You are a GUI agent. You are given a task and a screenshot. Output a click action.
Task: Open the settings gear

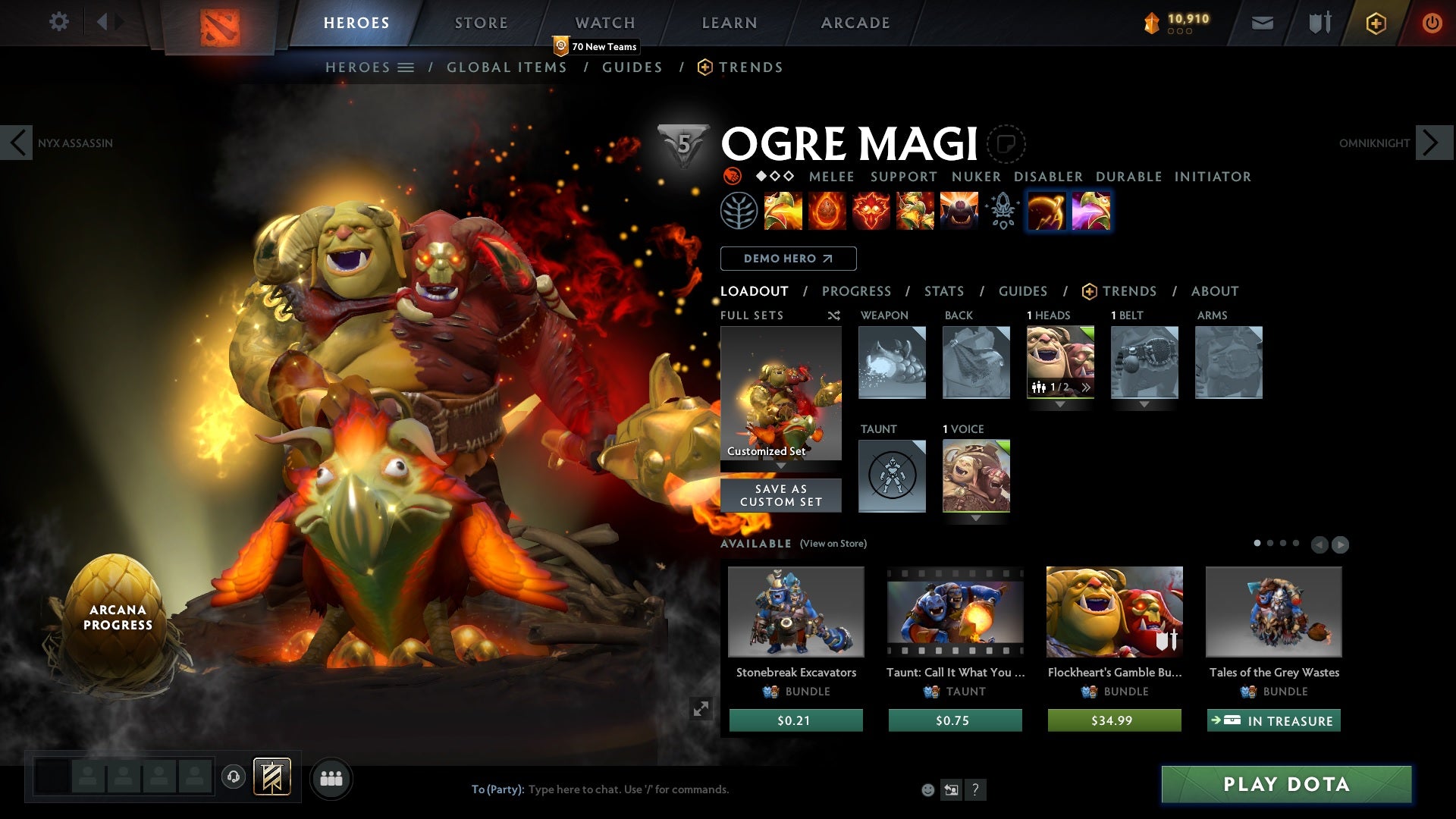59,22
